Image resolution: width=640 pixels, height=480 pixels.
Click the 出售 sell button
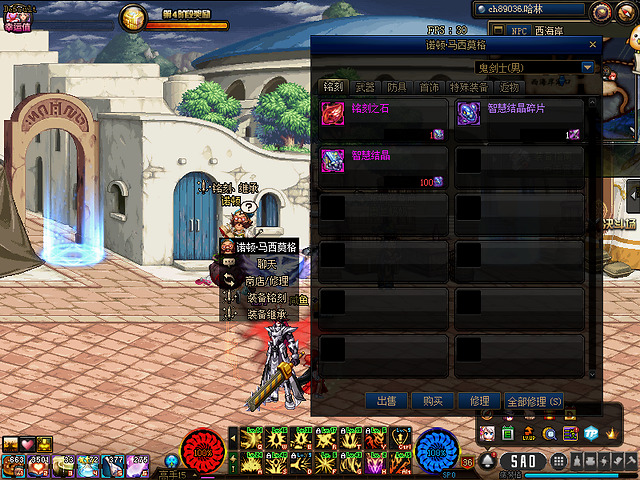(x=386, y=400)
